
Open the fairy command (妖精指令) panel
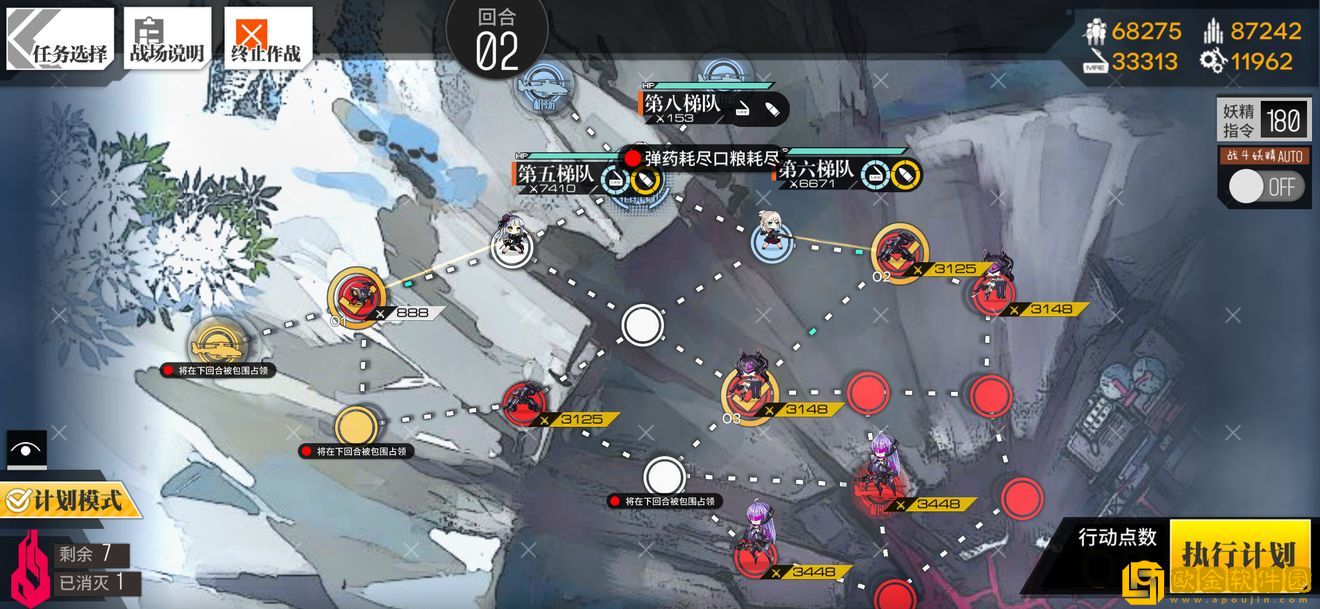1263,121
